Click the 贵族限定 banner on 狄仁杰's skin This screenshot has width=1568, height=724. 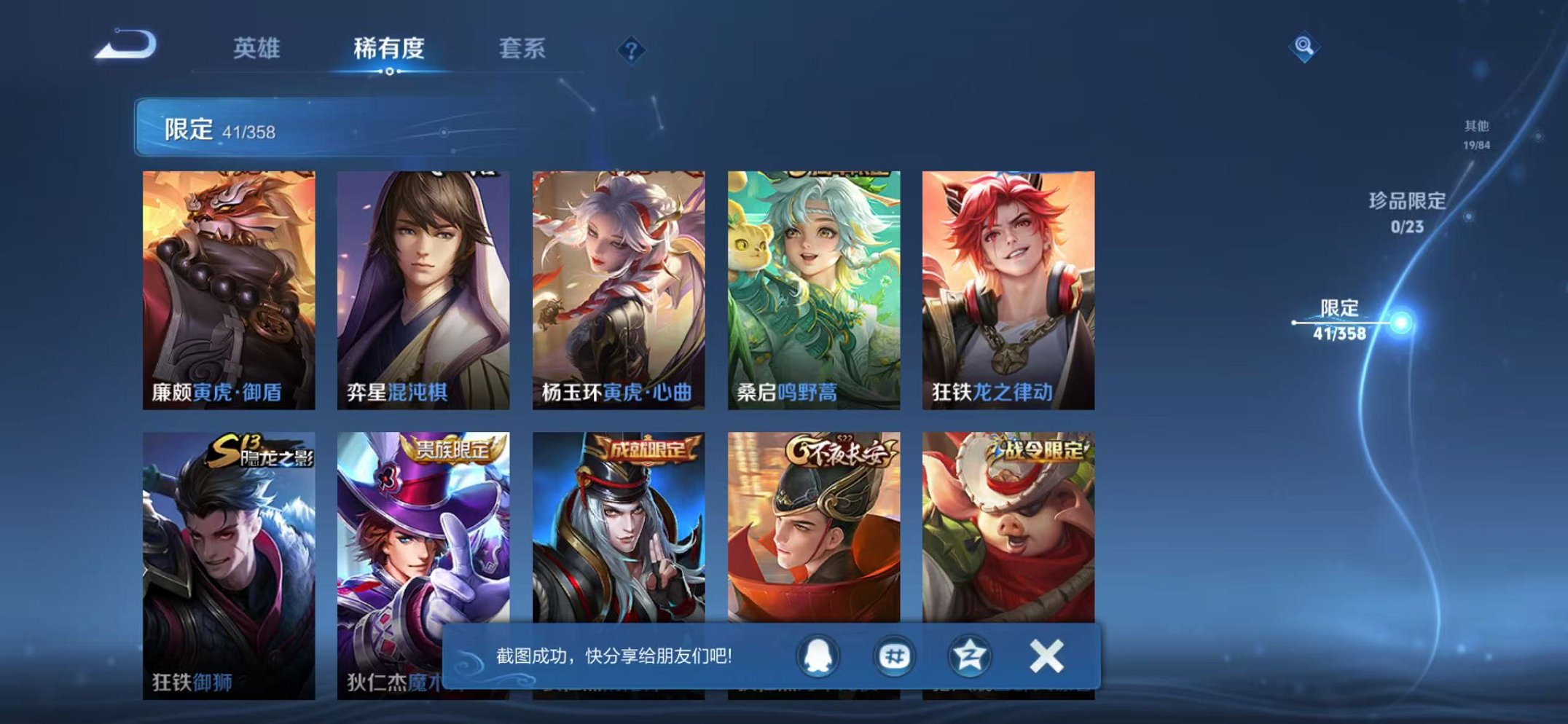click(x=453, y=449)
